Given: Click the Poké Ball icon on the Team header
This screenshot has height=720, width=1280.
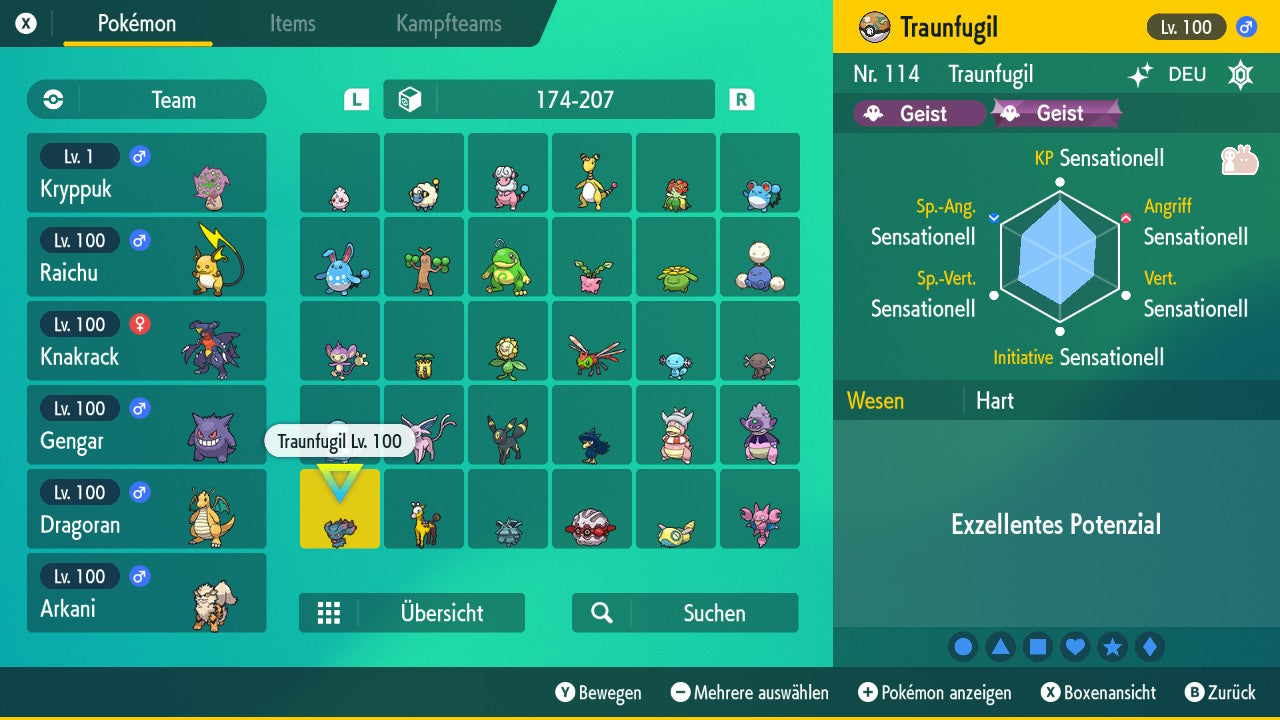Looking at the screenshot, I should click(x=51, y=99).
